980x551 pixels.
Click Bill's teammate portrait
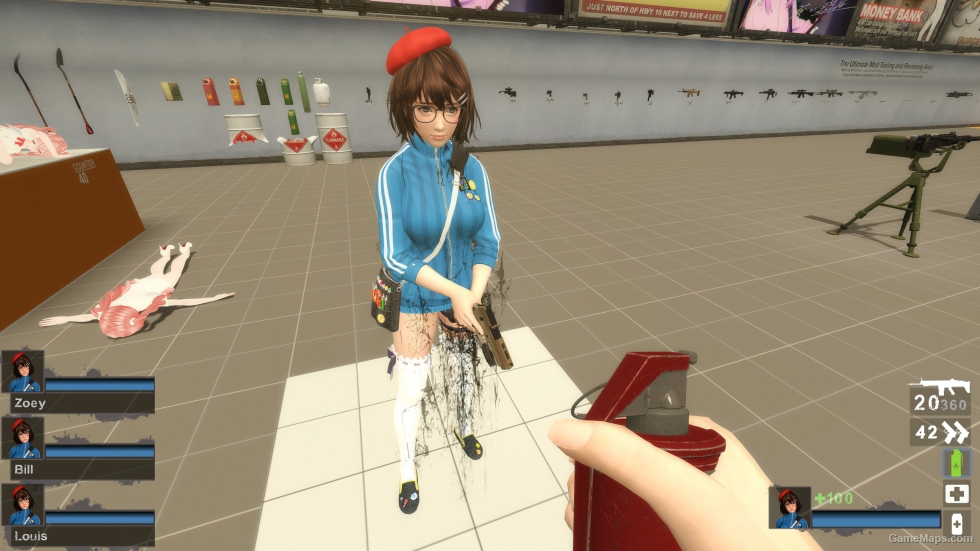click(22, 438)
